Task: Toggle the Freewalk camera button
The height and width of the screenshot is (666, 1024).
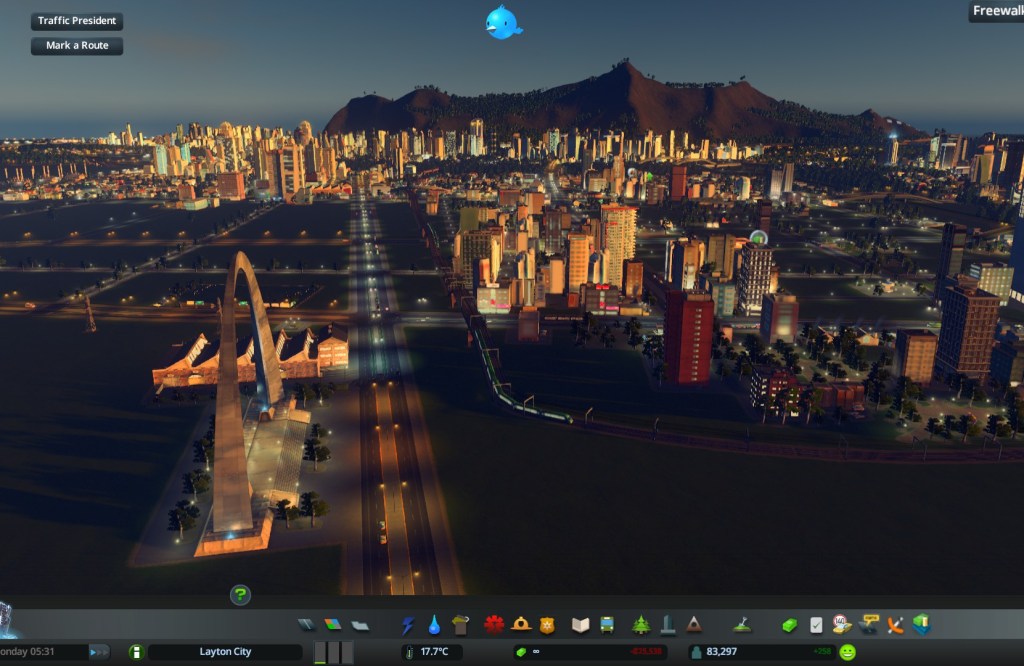Action: pos(996,12)
